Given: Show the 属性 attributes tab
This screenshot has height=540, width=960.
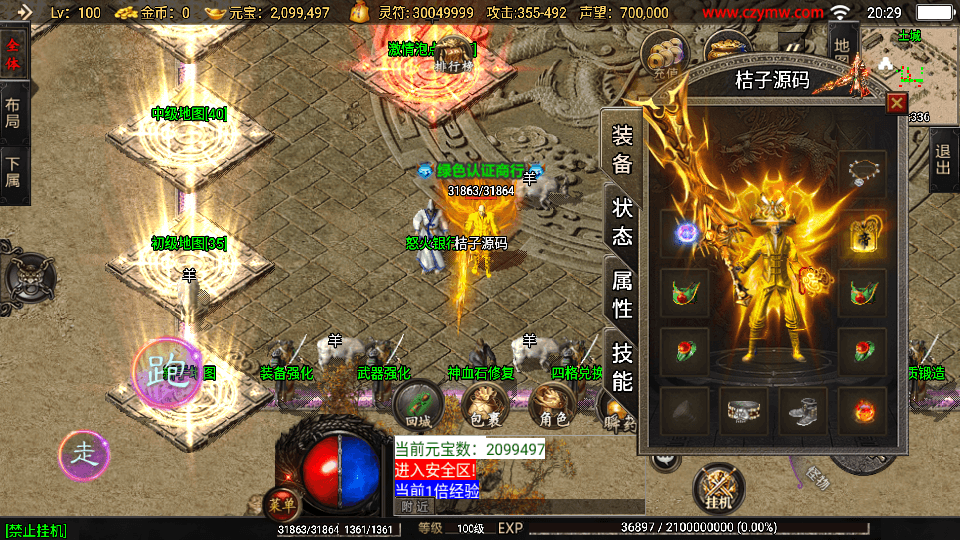Looking at the screenshot, I should pyautogui.click(x=622, y=295).
